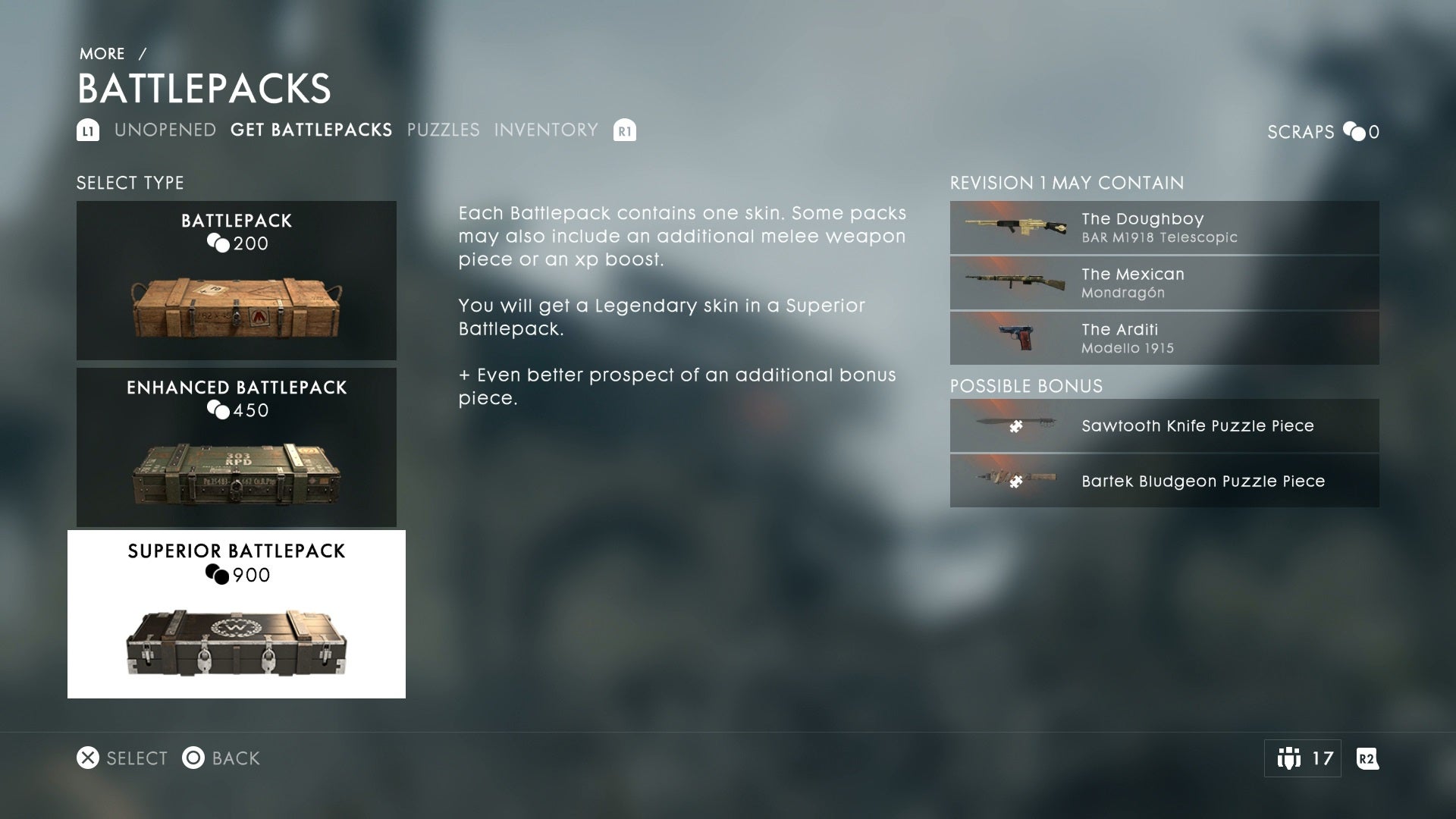This screenshot has width=1456, height=819.
Task: Open the MORE breadcrumb menu
Action: (x=102, y=53)
